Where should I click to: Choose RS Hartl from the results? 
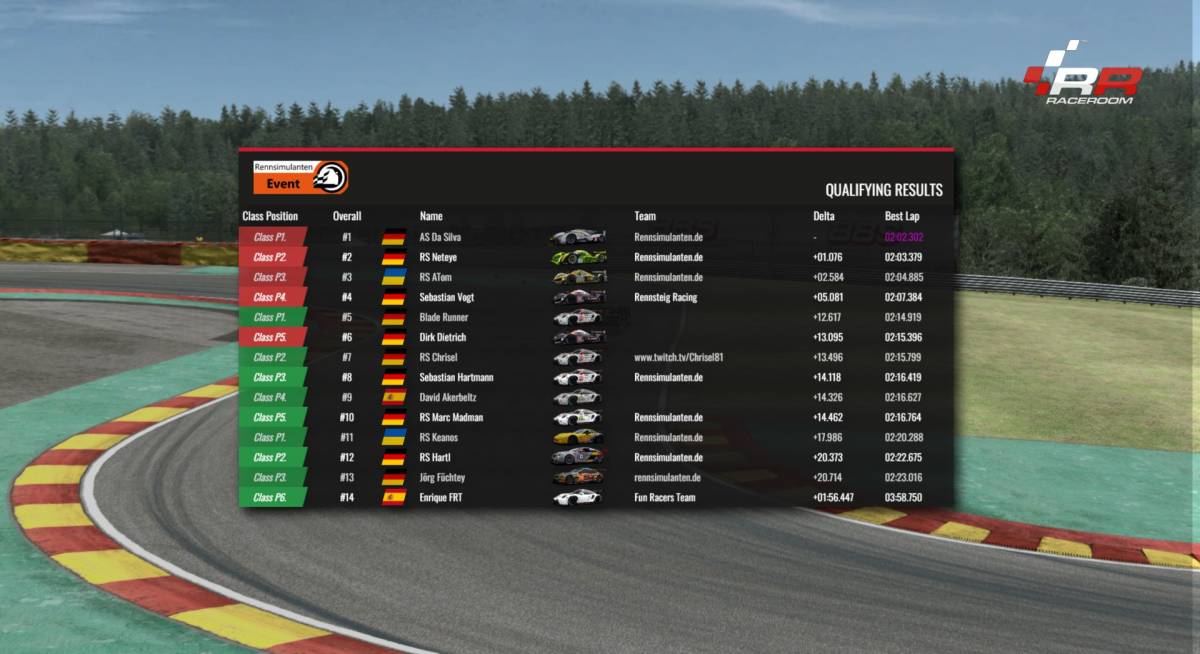coord(436,457)
